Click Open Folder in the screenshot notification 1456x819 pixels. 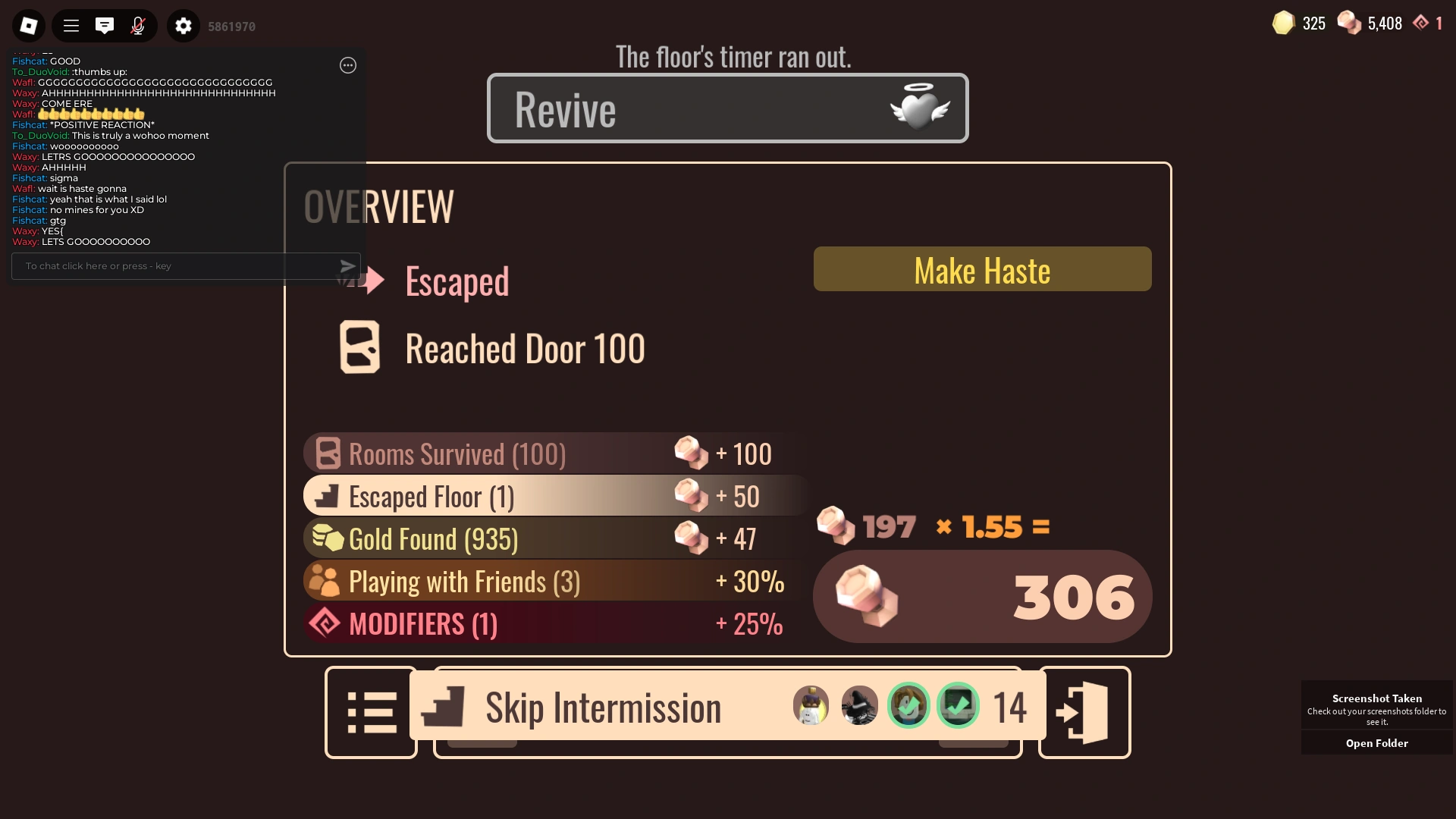[x=1376, y=743]
